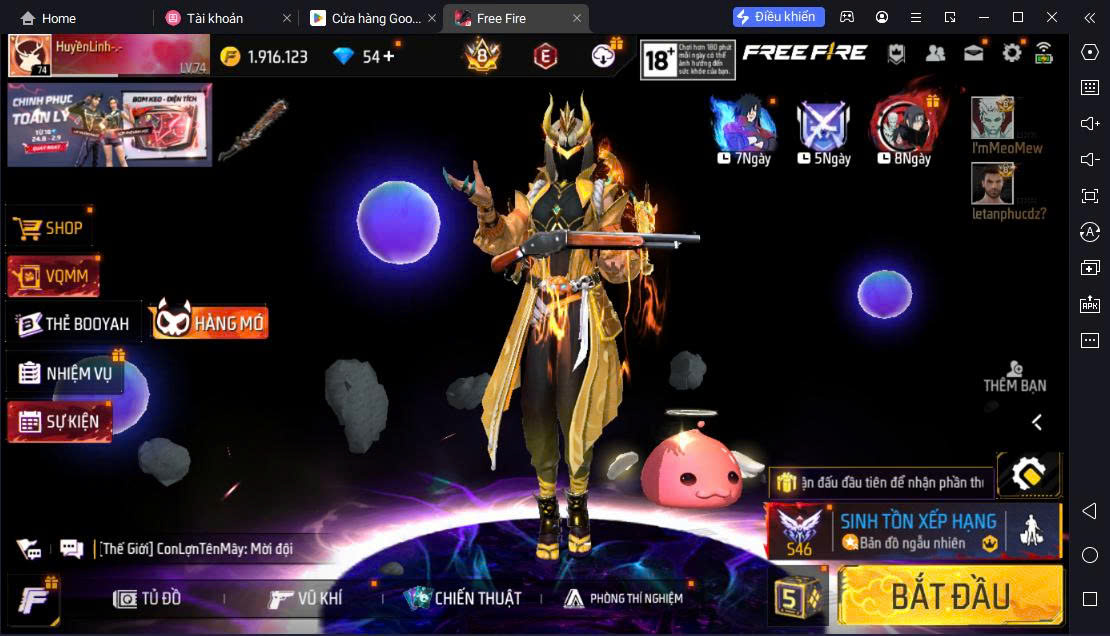Start the match with BẮT ĐẦU
The image size is (1110, 636).
click(x=950, y=596)
